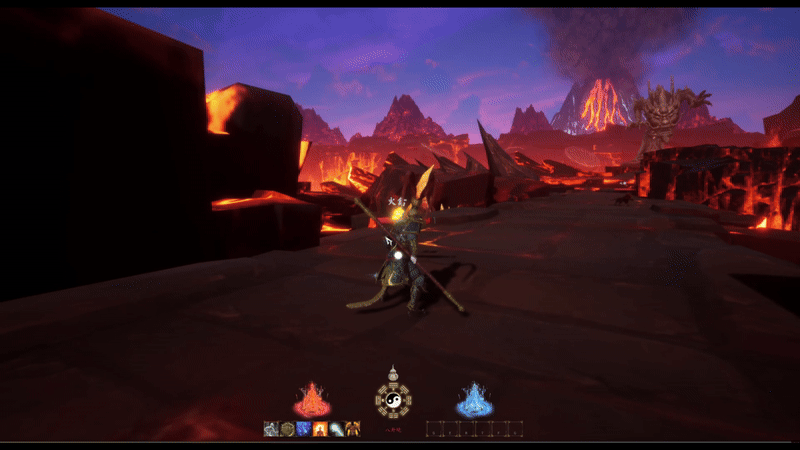Viewport: 800px width, 450px height.
Task: Click the yin-yang bagua emblem
Action: pyautogui.click(x=393, y=400)
